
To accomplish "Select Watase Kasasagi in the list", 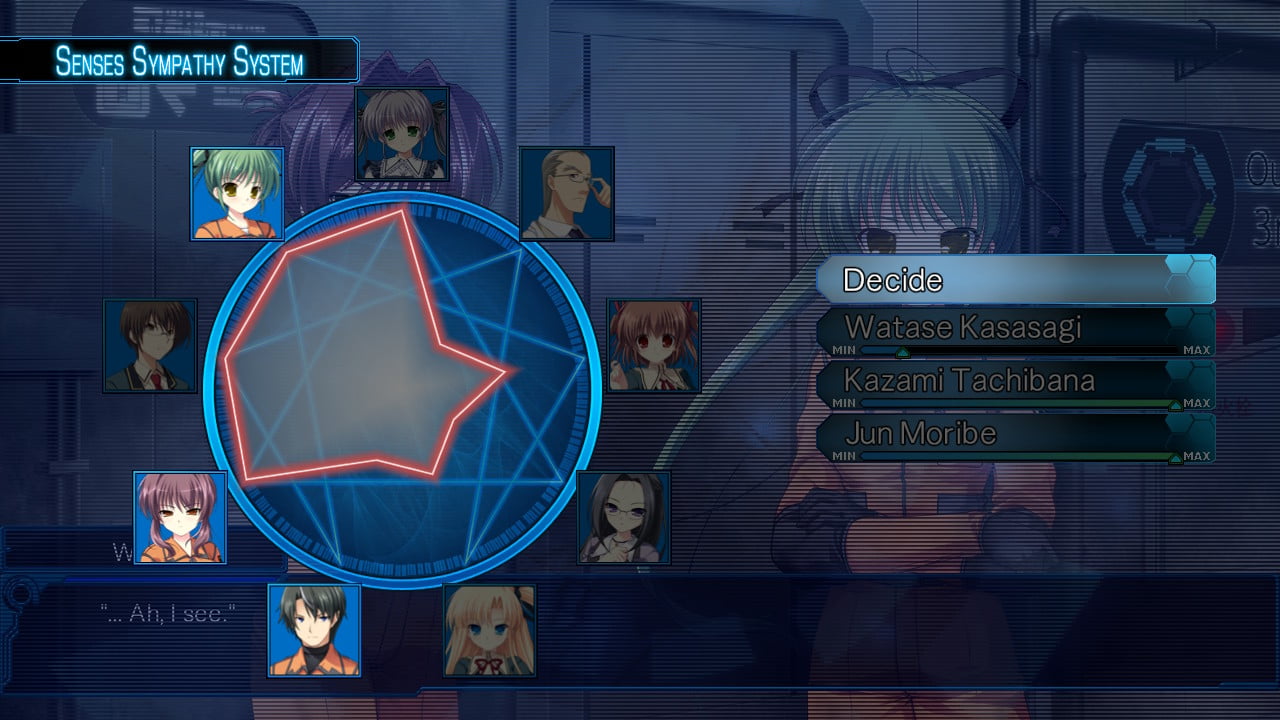I will tap(1015, 328).
